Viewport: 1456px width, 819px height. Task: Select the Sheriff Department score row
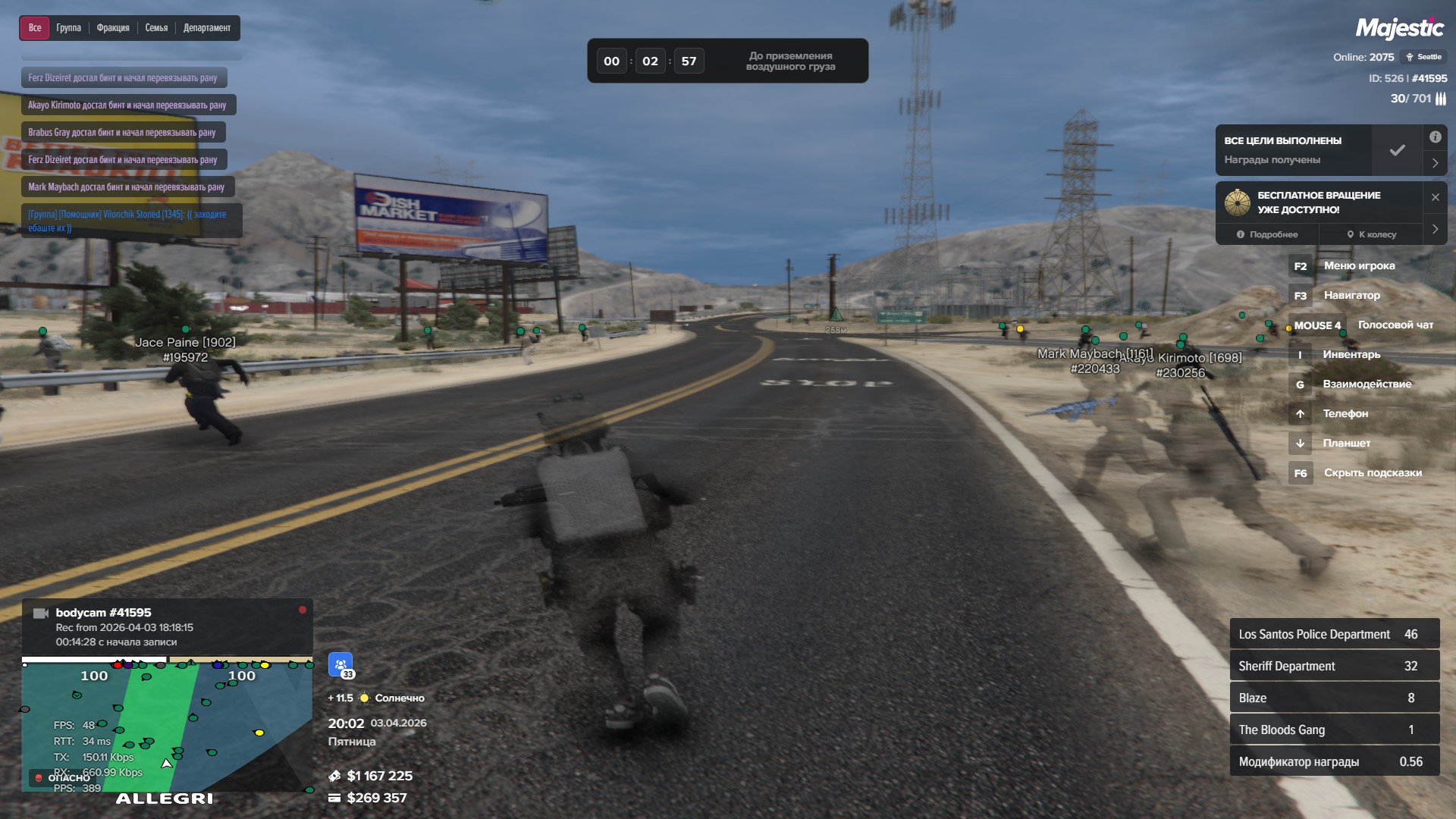click(x=1334, y=666)
